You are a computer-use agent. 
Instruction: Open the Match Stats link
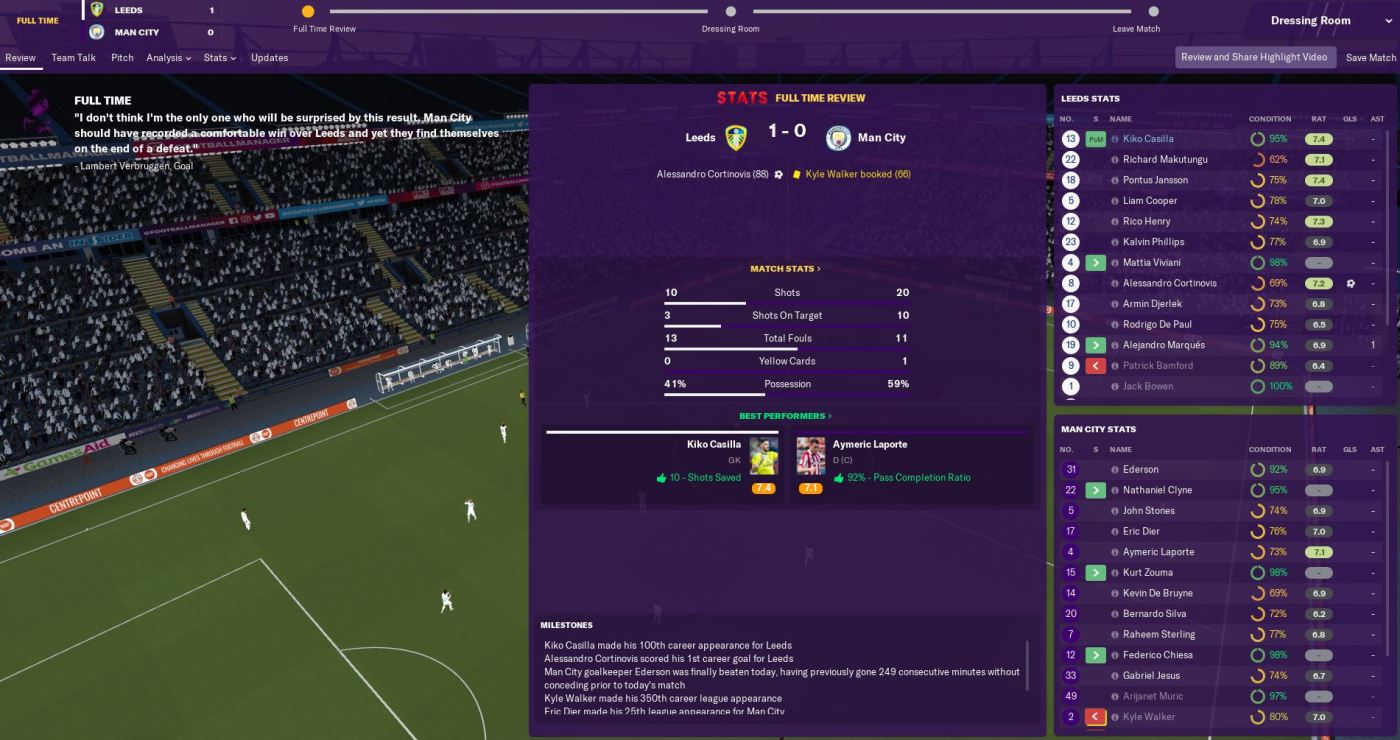(x=785, y=269)
